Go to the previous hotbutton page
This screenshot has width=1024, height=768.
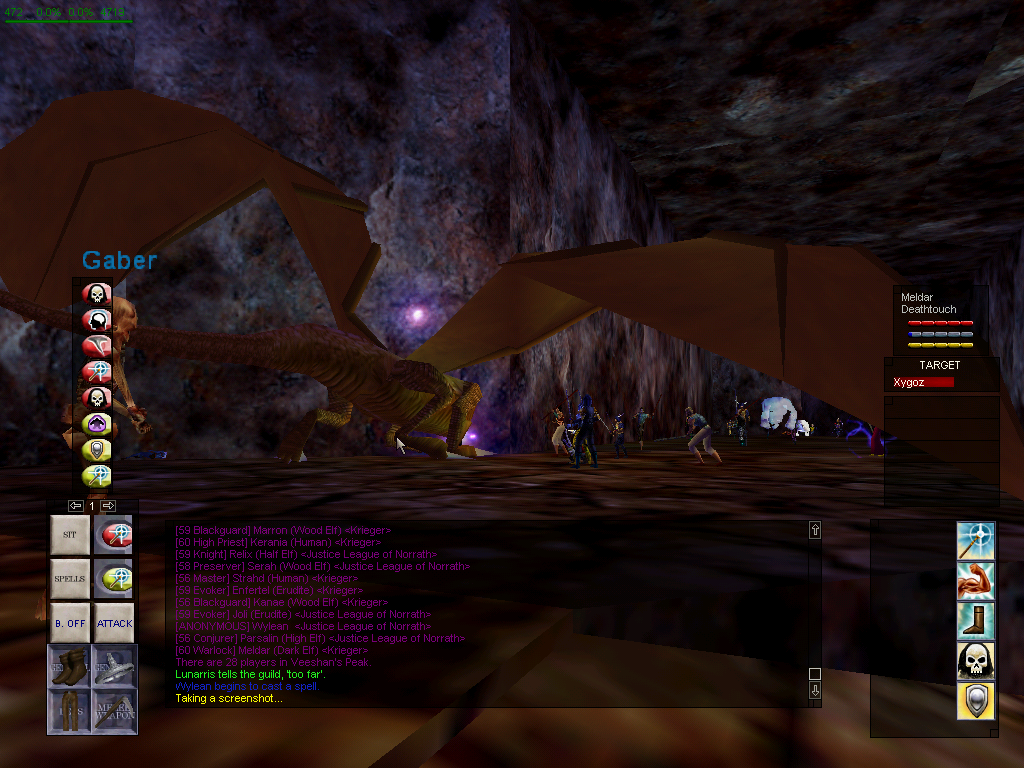[75, 506]
